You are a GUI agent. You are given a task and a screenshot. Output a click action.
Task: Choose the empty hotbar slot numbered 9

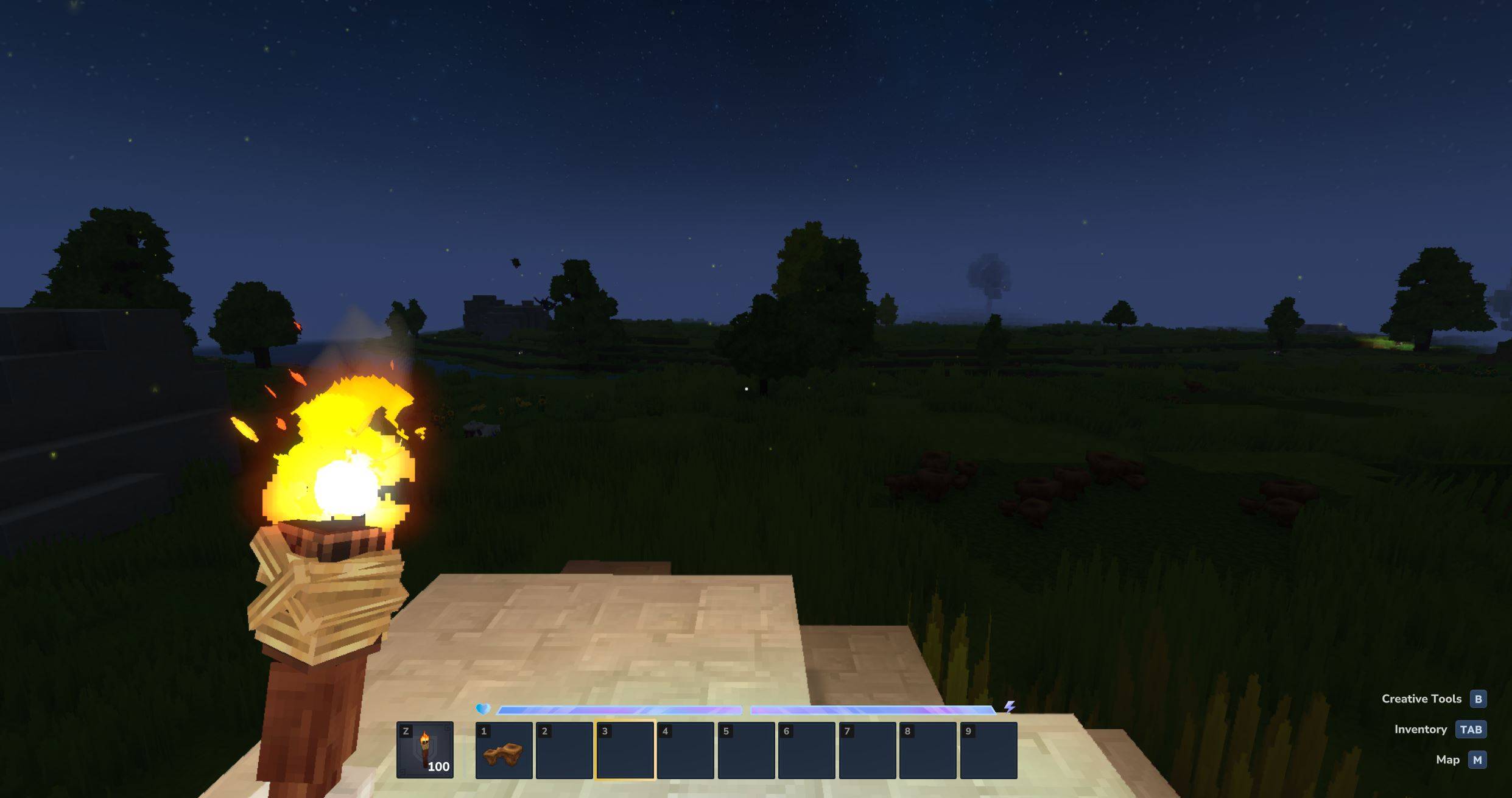(988, 751)
